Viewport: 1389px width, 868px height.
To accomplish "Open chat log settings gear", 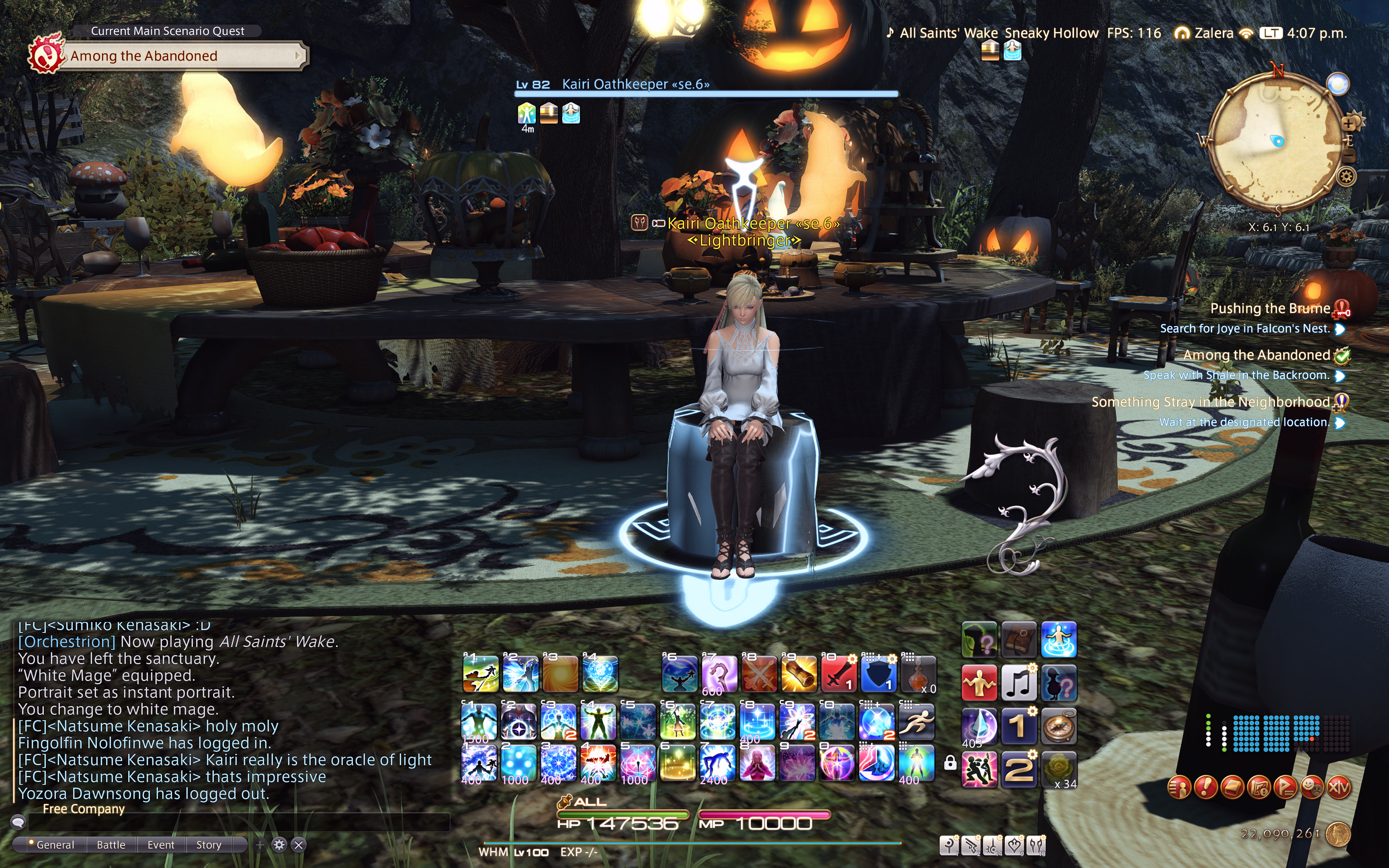I will point(279,844).
